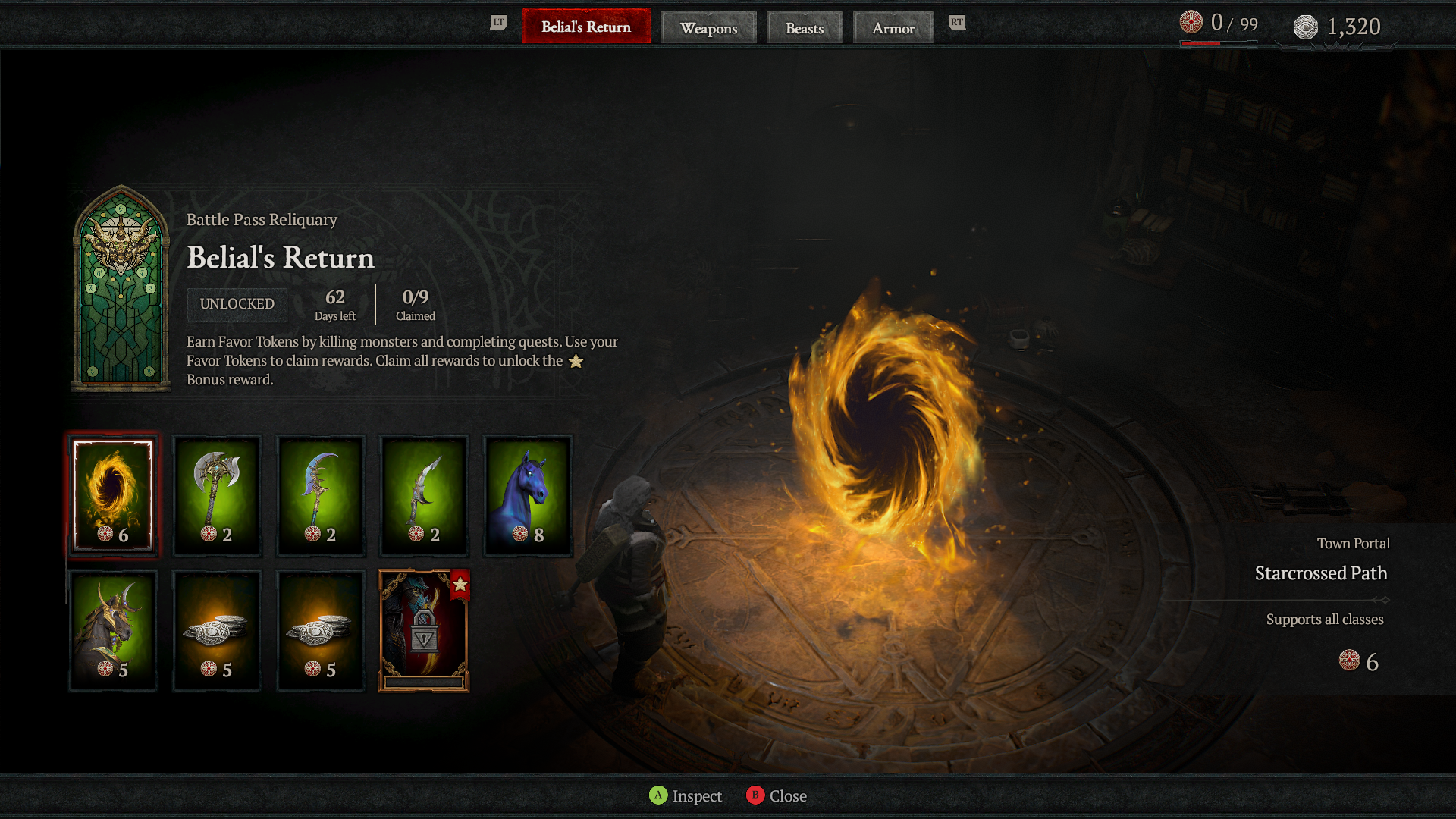Choose the Belial's Return tab
Screen dimensions: 1456x819
[x=586, y=27]
